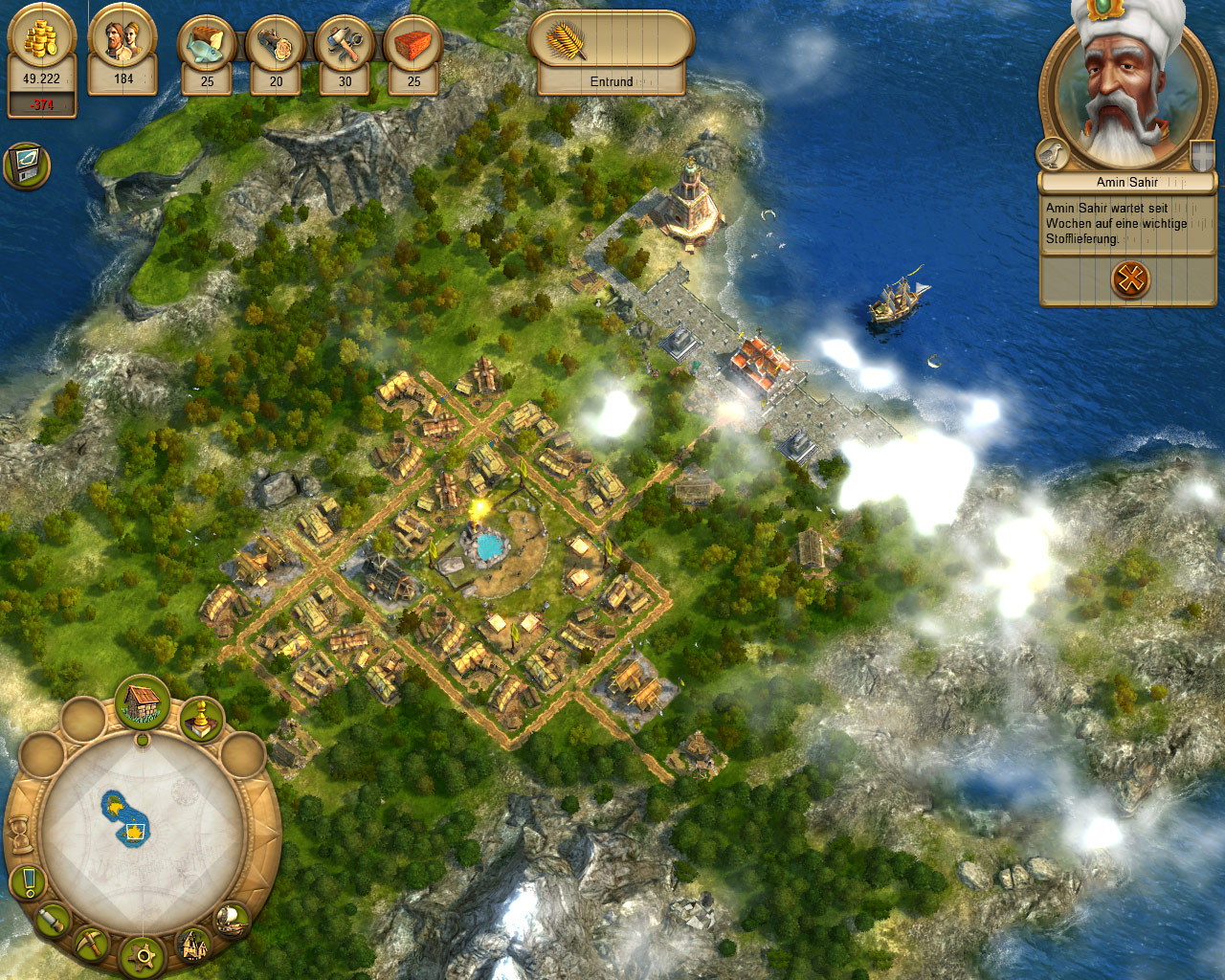Open the exclamation mark quest log

pyautogui.click(x=30, y=881)
